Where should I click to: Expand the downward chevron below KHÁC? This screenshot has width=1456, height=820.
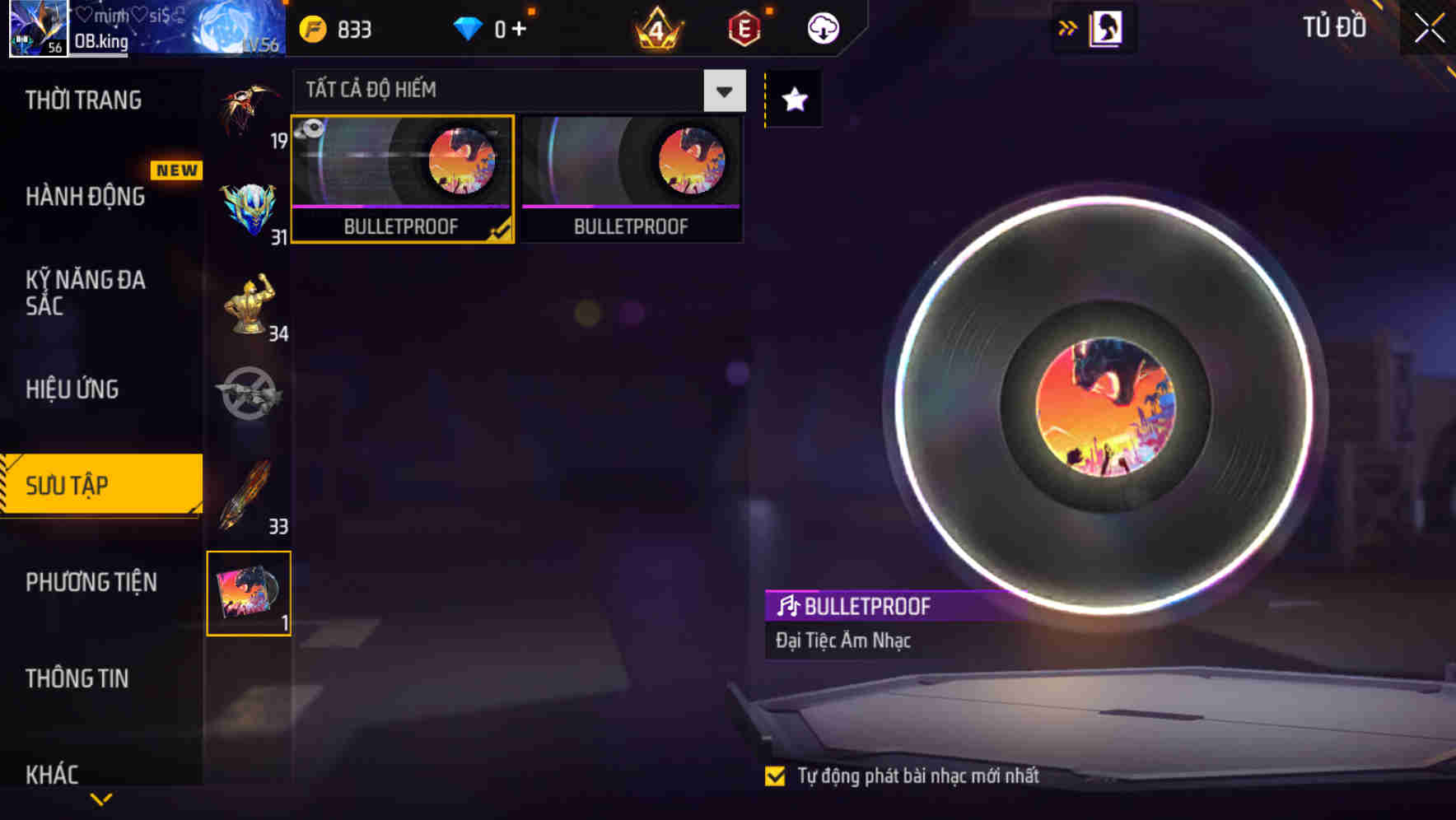[100, 797]
